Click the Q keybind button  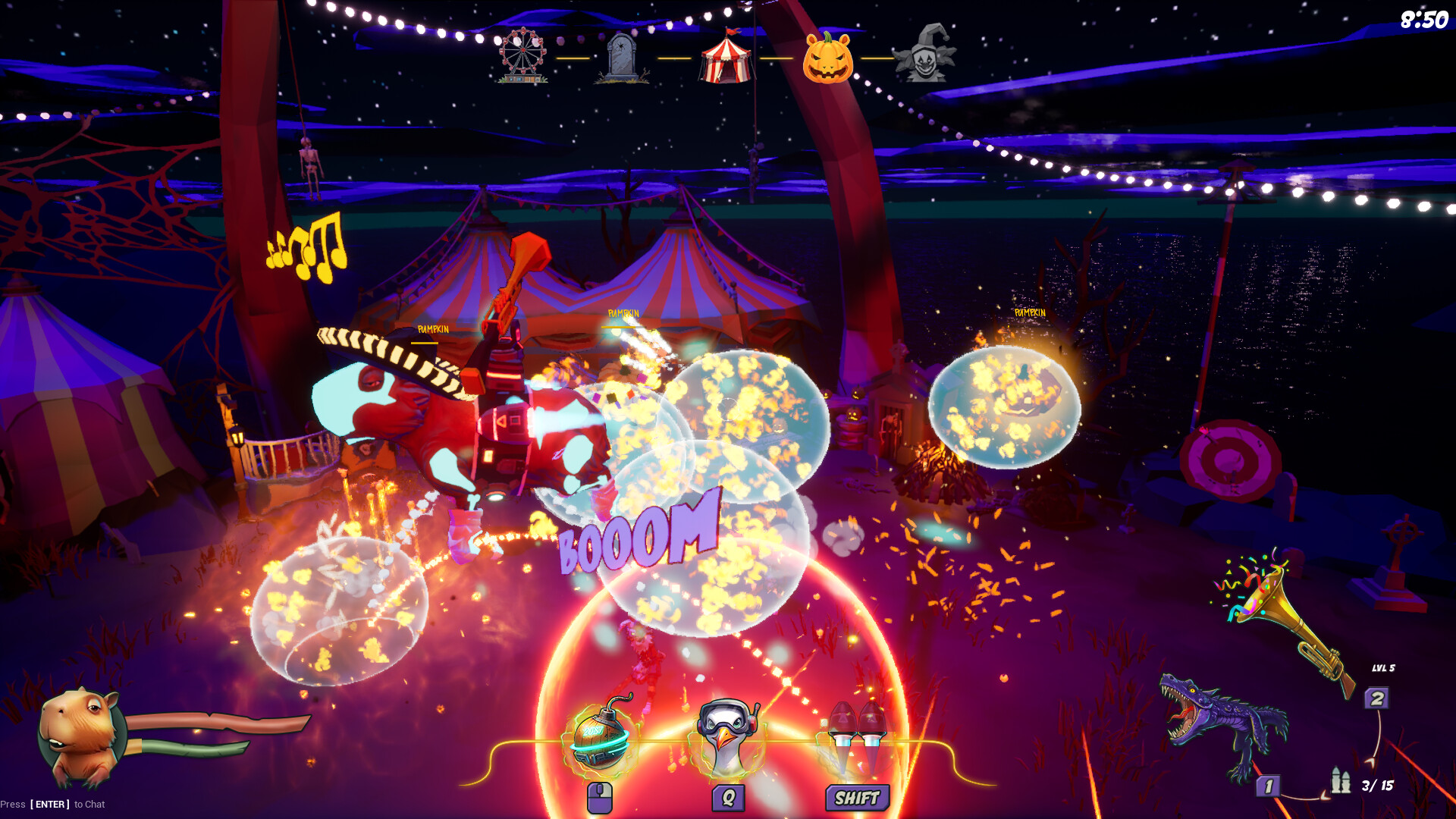(728, 797)
